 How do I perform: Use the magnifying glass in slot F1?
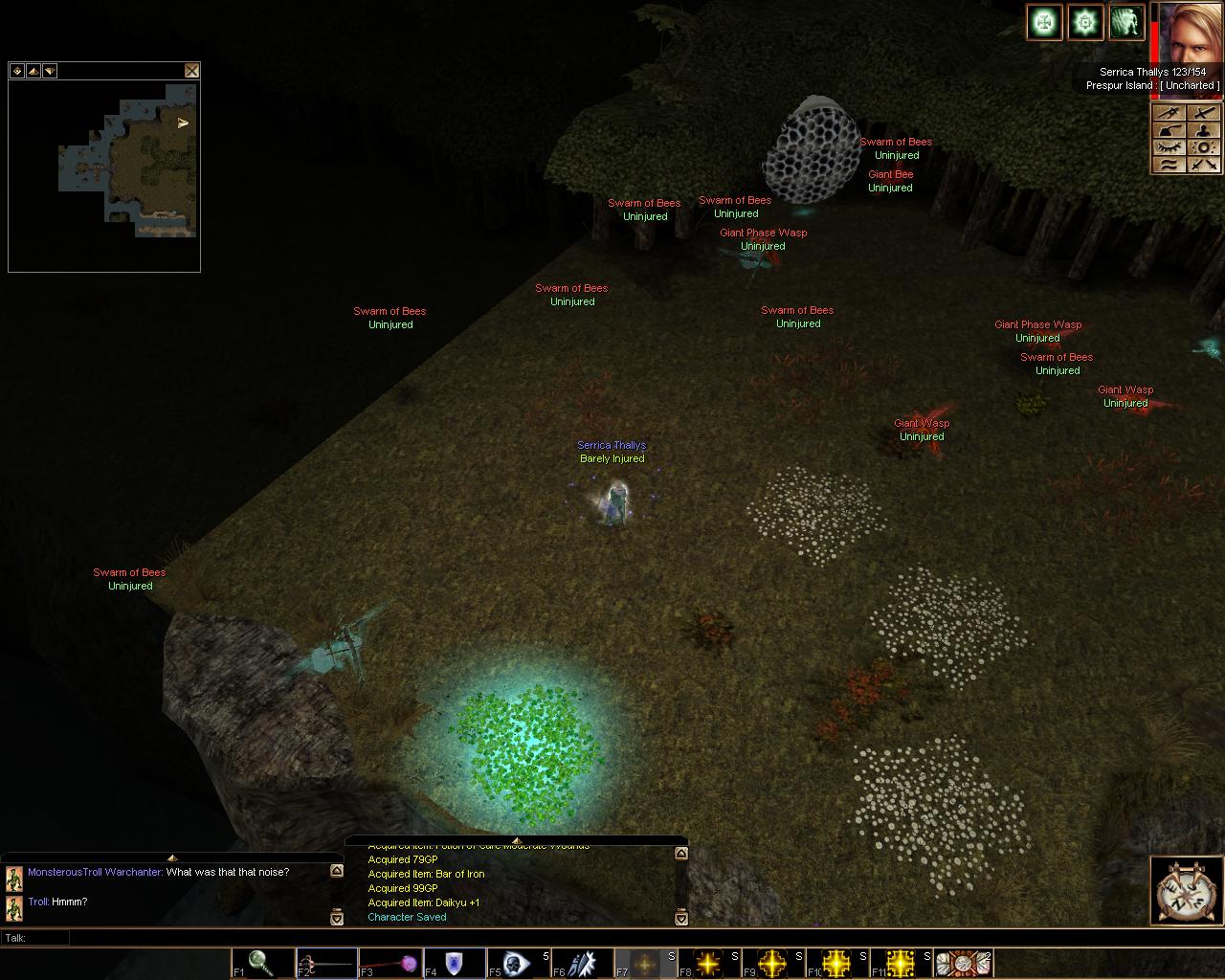261,963
